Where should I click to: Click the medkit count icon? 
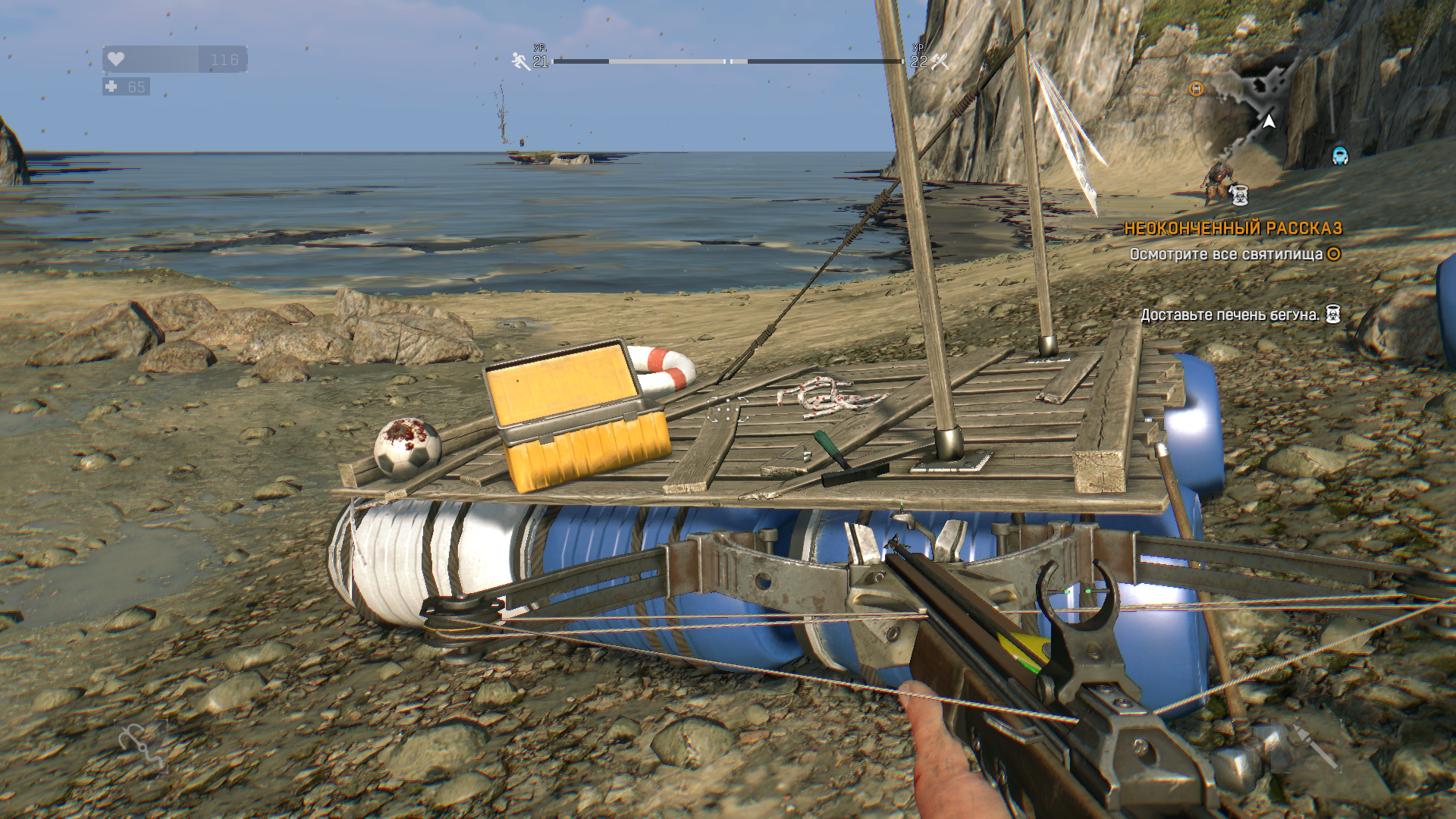[x=111, y=86]
